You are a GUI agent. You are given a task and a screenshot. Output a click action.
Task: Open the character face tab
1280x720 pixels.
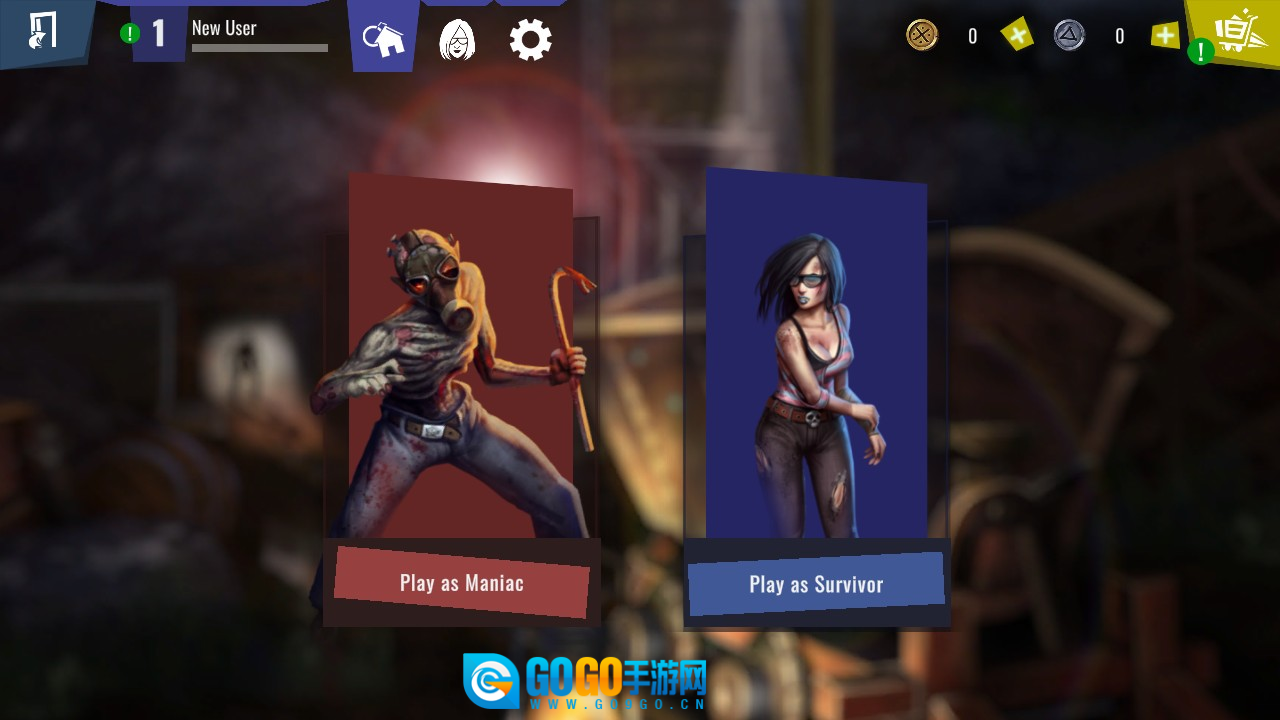457,40
